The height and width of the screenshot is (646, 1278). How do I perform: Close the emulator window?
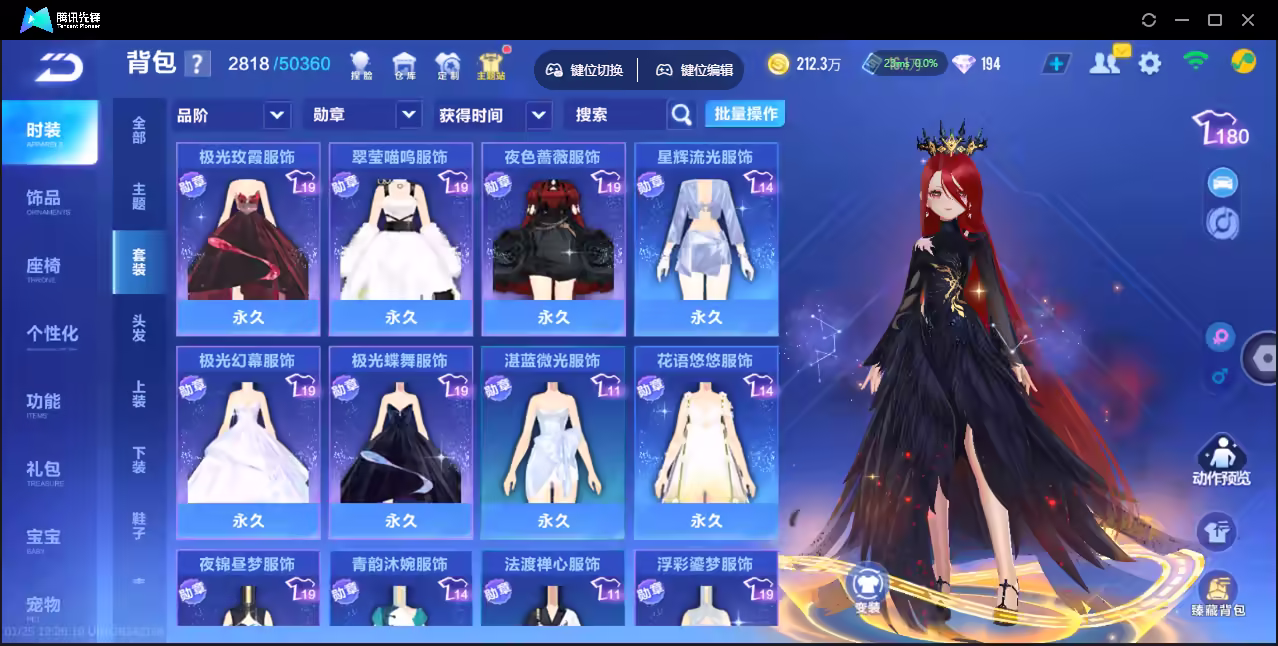tap(1248, 19)
